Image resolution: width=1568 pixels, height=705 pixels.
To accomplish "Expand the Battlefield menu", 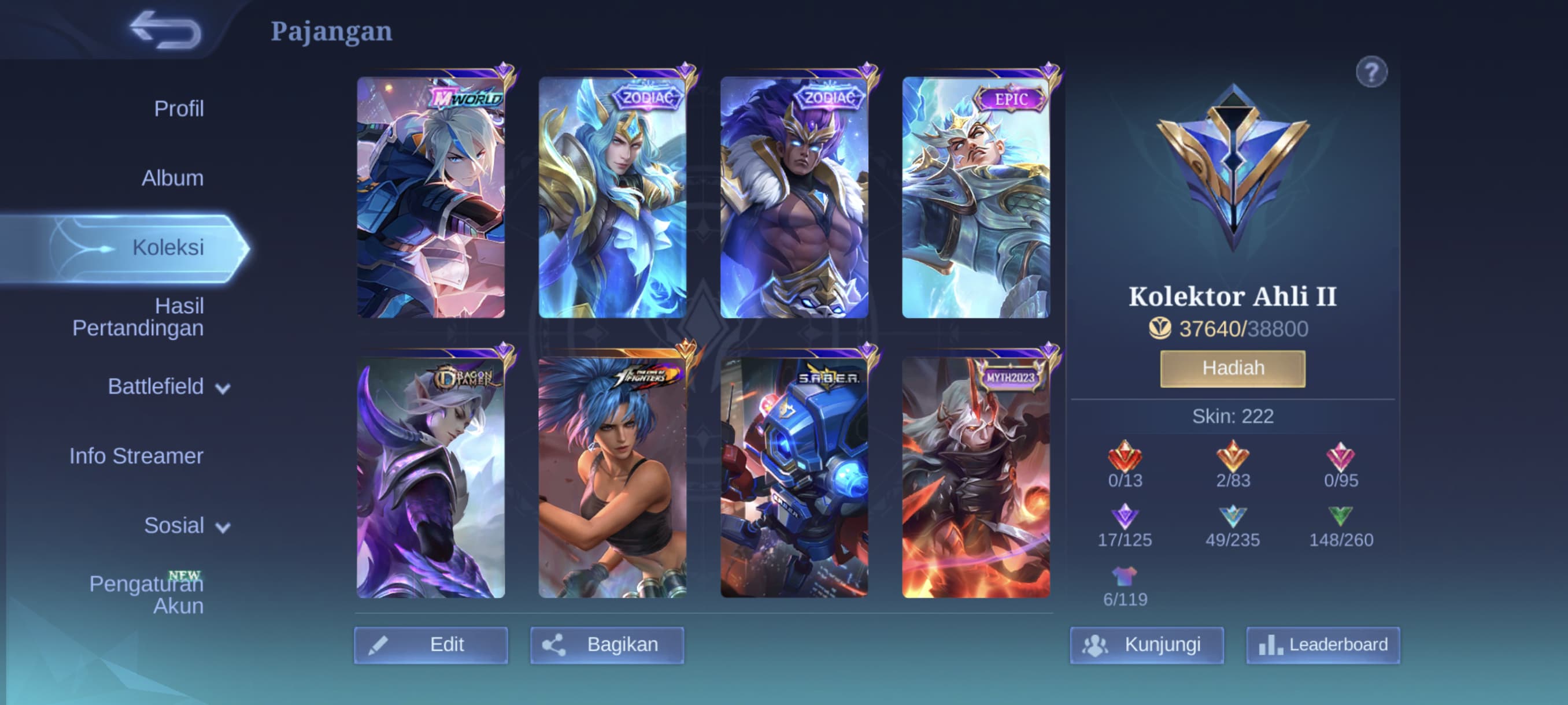I will coord(168,387).
